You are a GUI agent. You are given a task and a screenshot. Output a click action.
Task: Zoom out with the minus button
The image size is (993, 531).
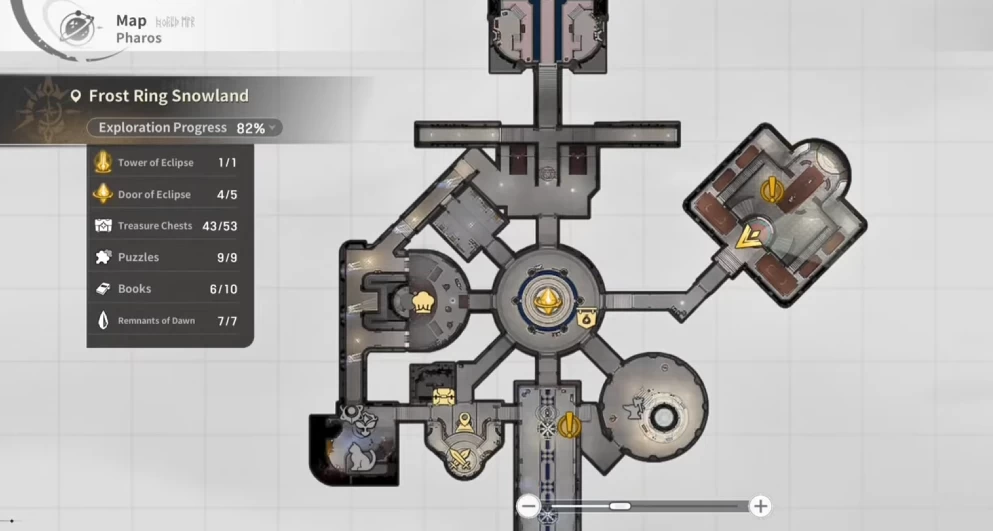click(x=529, y=506)
